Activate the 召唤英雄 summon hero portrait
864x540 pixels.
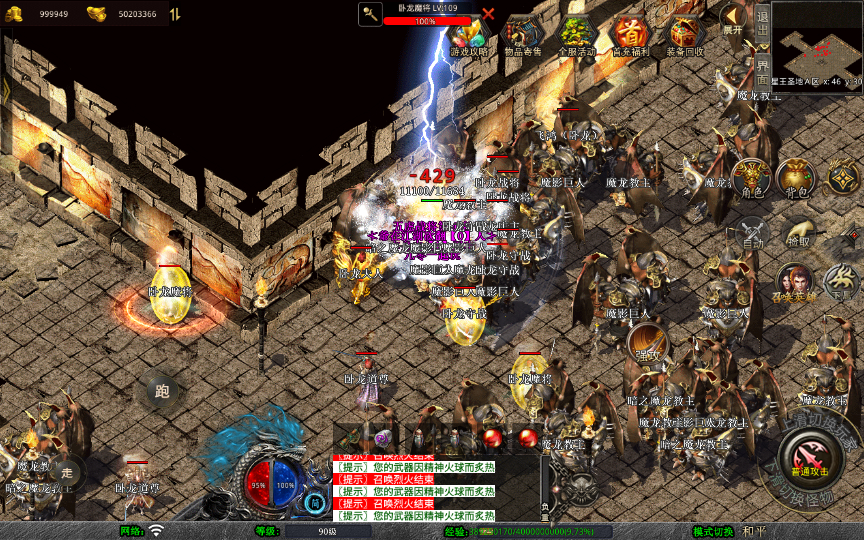click(x=795, y=283)
